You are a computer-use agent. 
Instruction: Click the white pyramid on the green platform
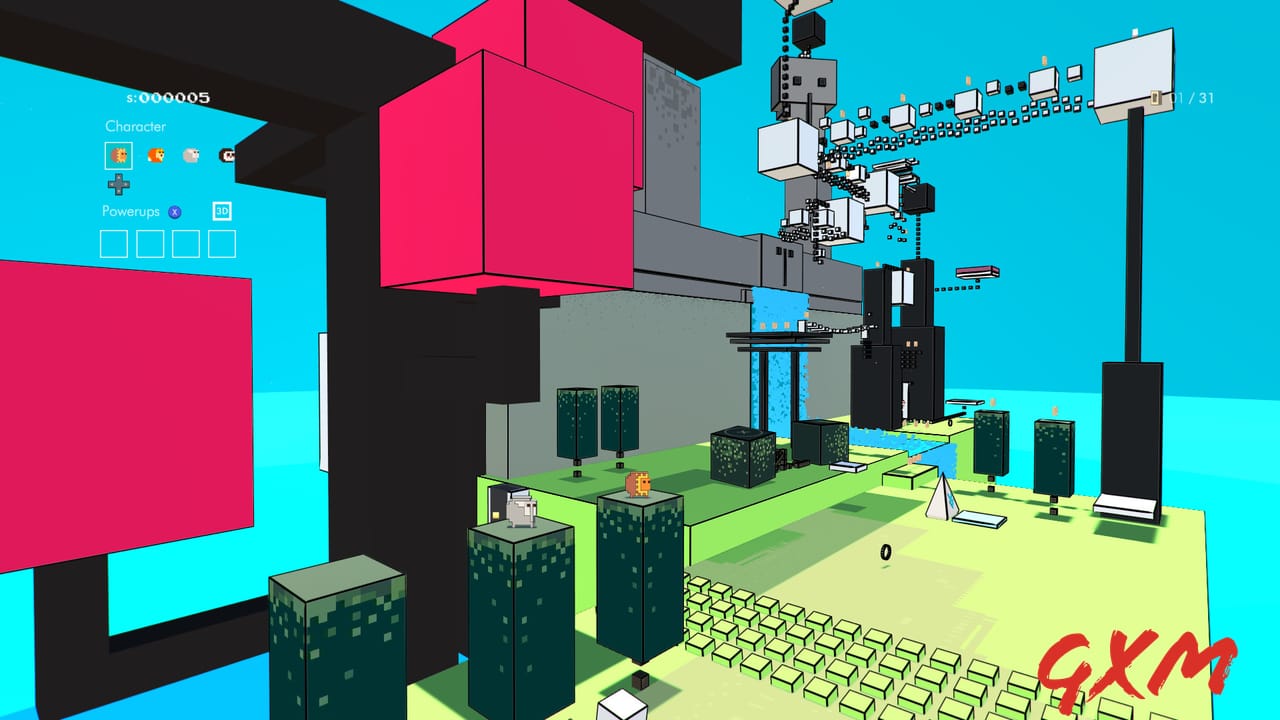941,499
